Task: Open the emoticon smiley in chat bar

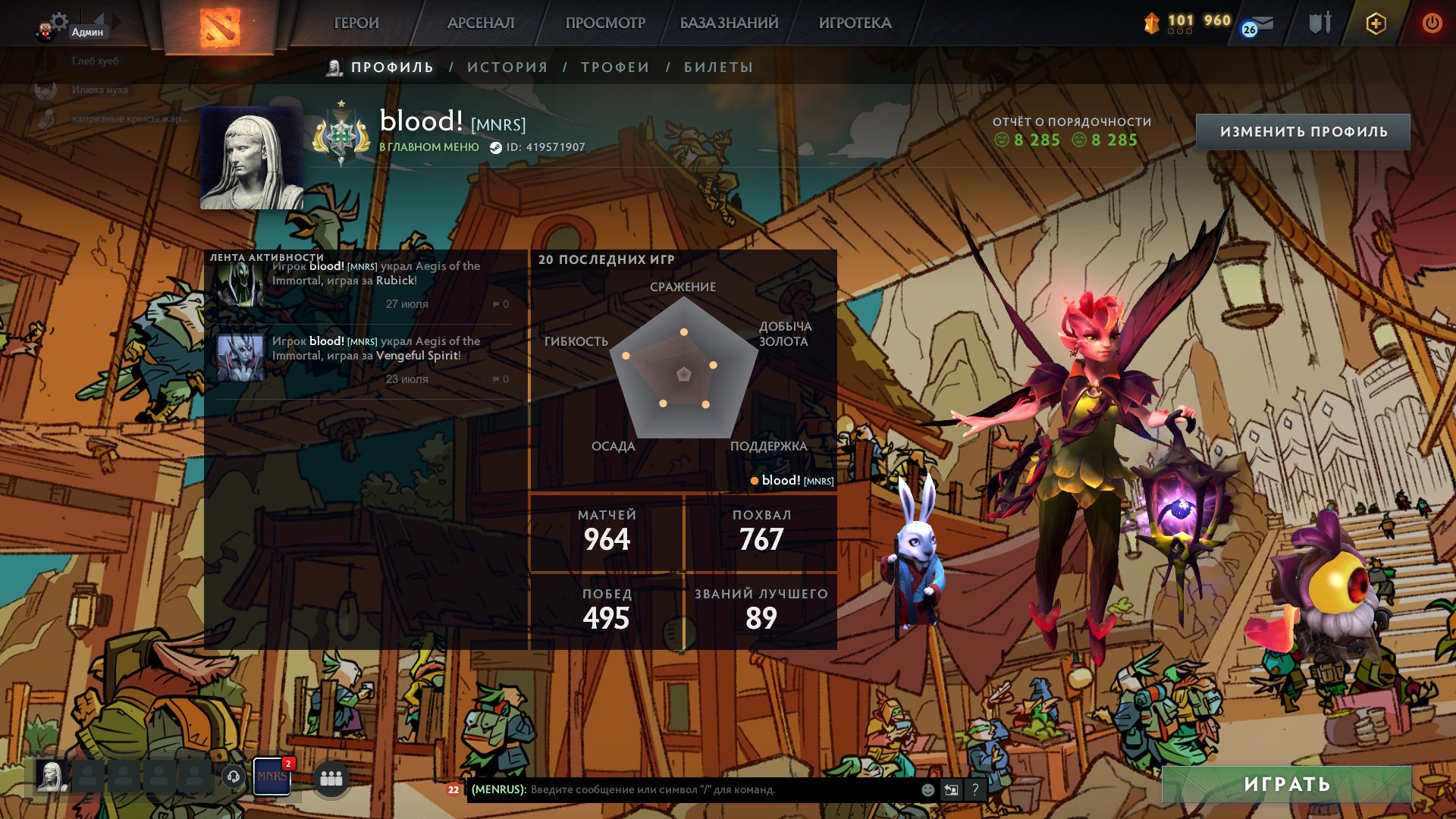Action: tap(927, 790)
